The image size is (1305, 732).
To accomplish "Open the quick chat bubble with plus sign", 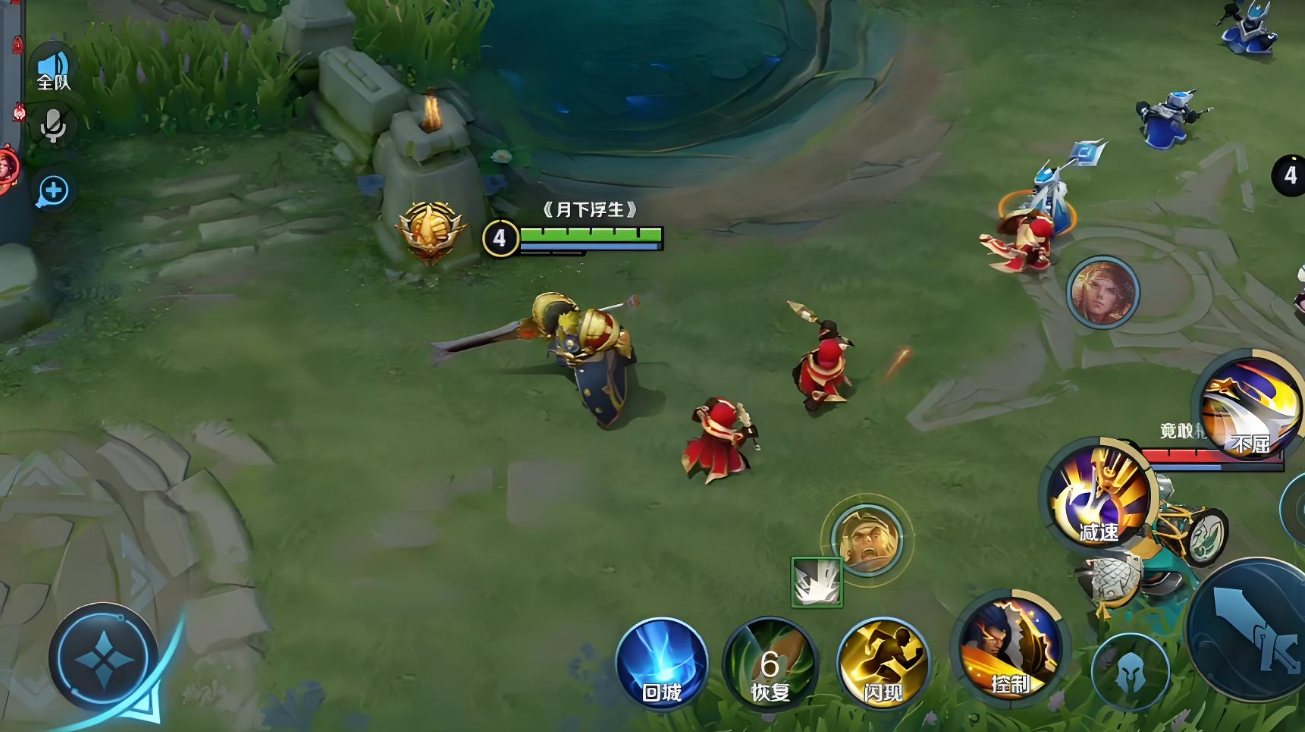I will [x=53, y=190].
